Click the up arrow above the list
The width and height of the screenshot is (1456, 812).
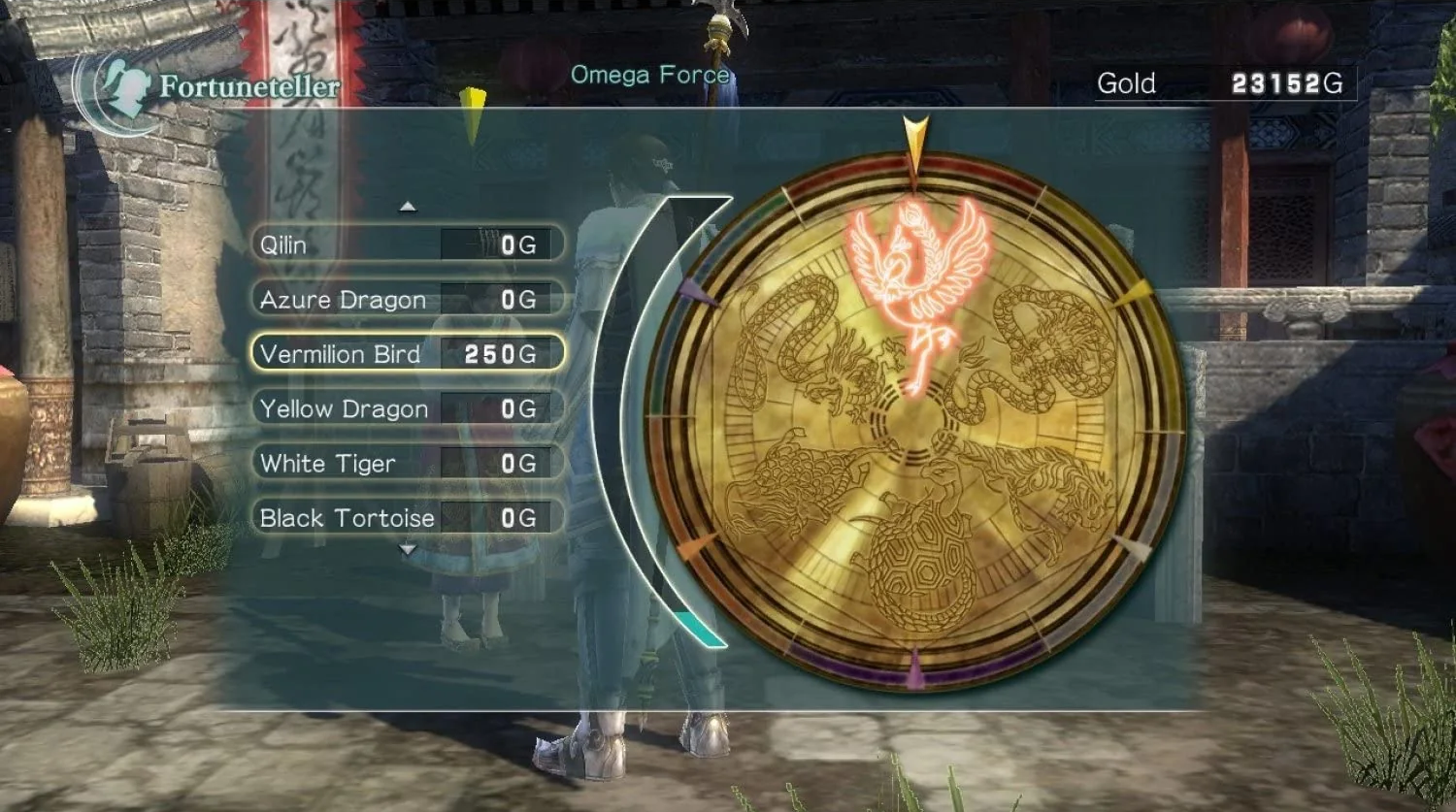[x=408, y=206]
